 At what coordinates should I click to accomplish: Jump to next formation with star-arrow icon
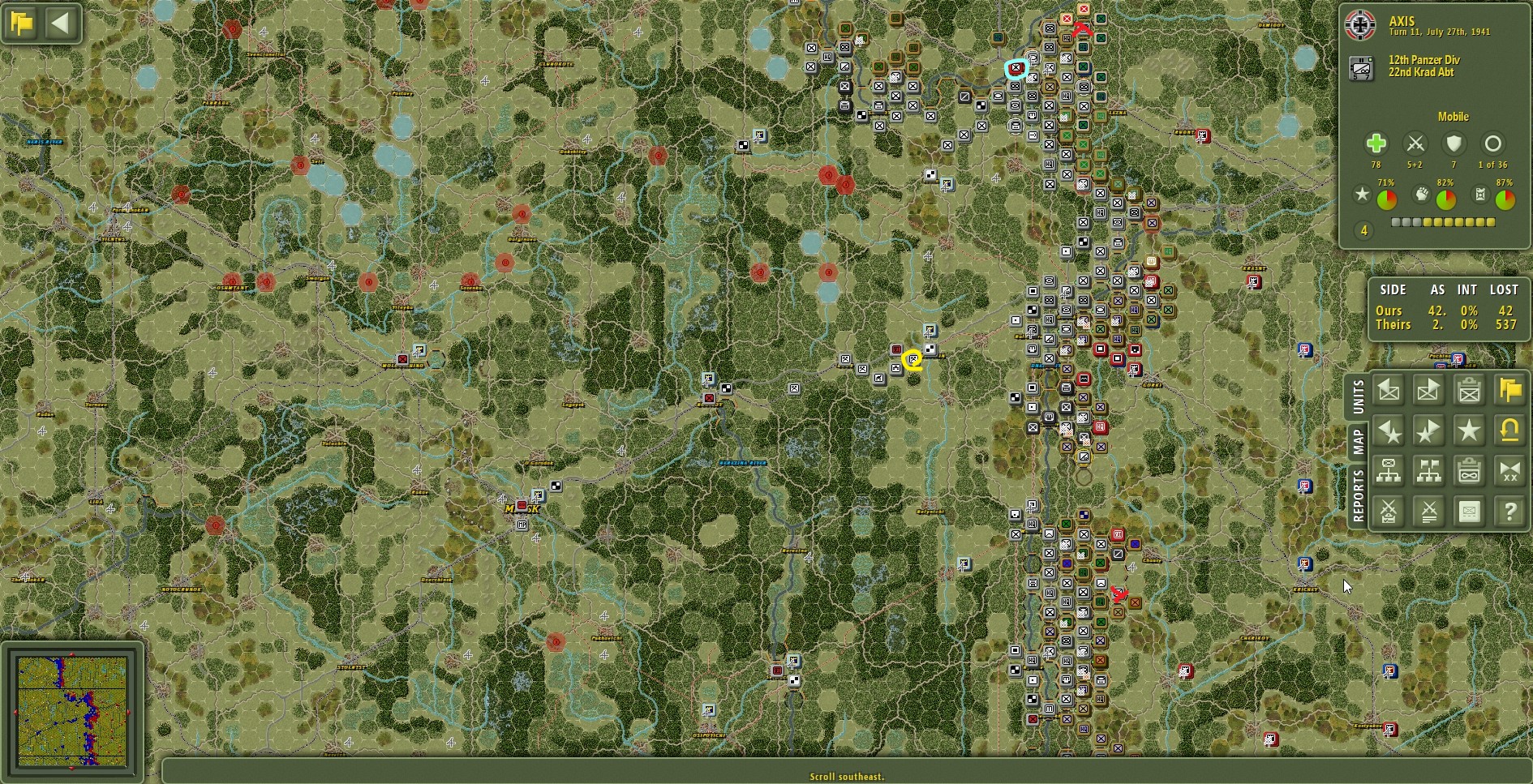click(1428, 431)
